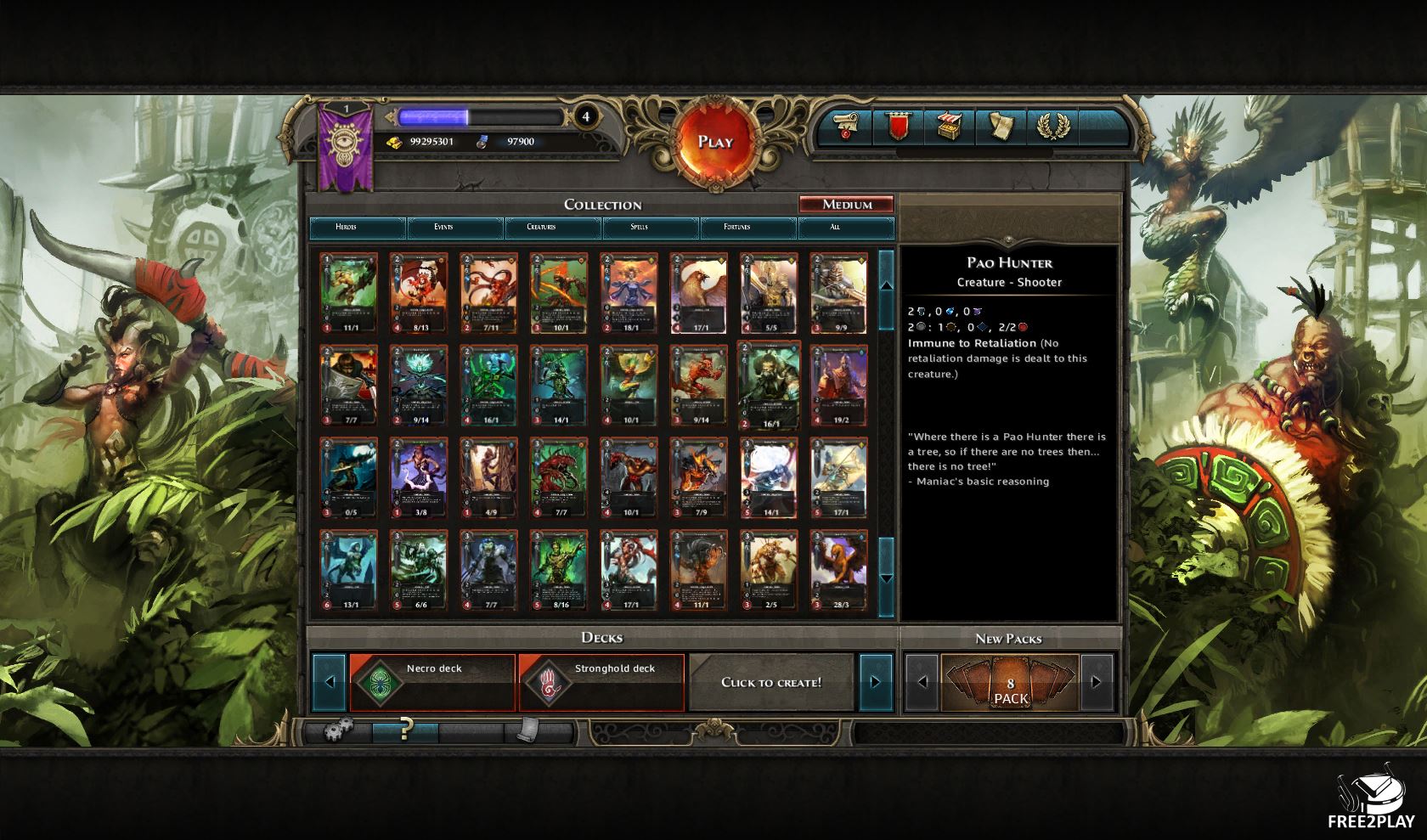Select the Spells tab
Image resolution: width=1427 pixels, height=840 pixels.
639,228
